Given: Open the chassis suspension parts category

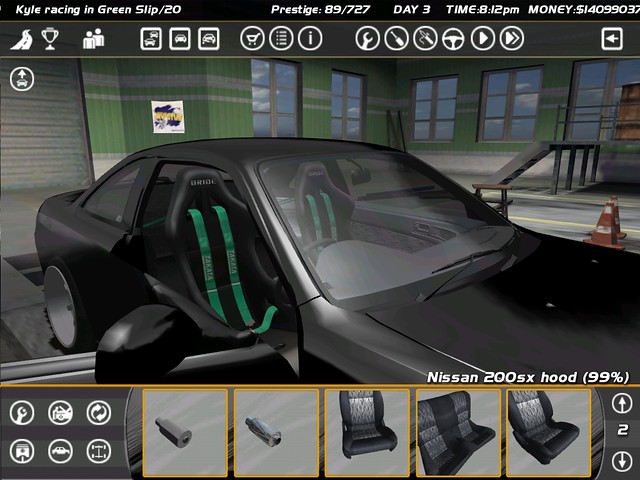Looking at the screenshot, I should pyautogui.click(x=99, y=450).
